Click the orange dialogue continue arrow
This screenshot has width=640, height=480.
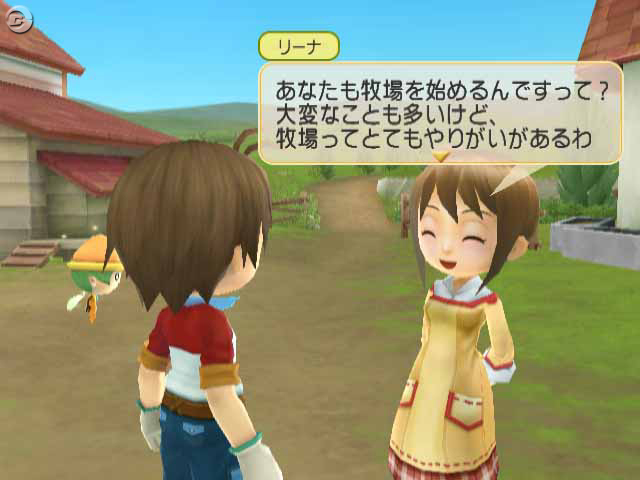point(439,157)
